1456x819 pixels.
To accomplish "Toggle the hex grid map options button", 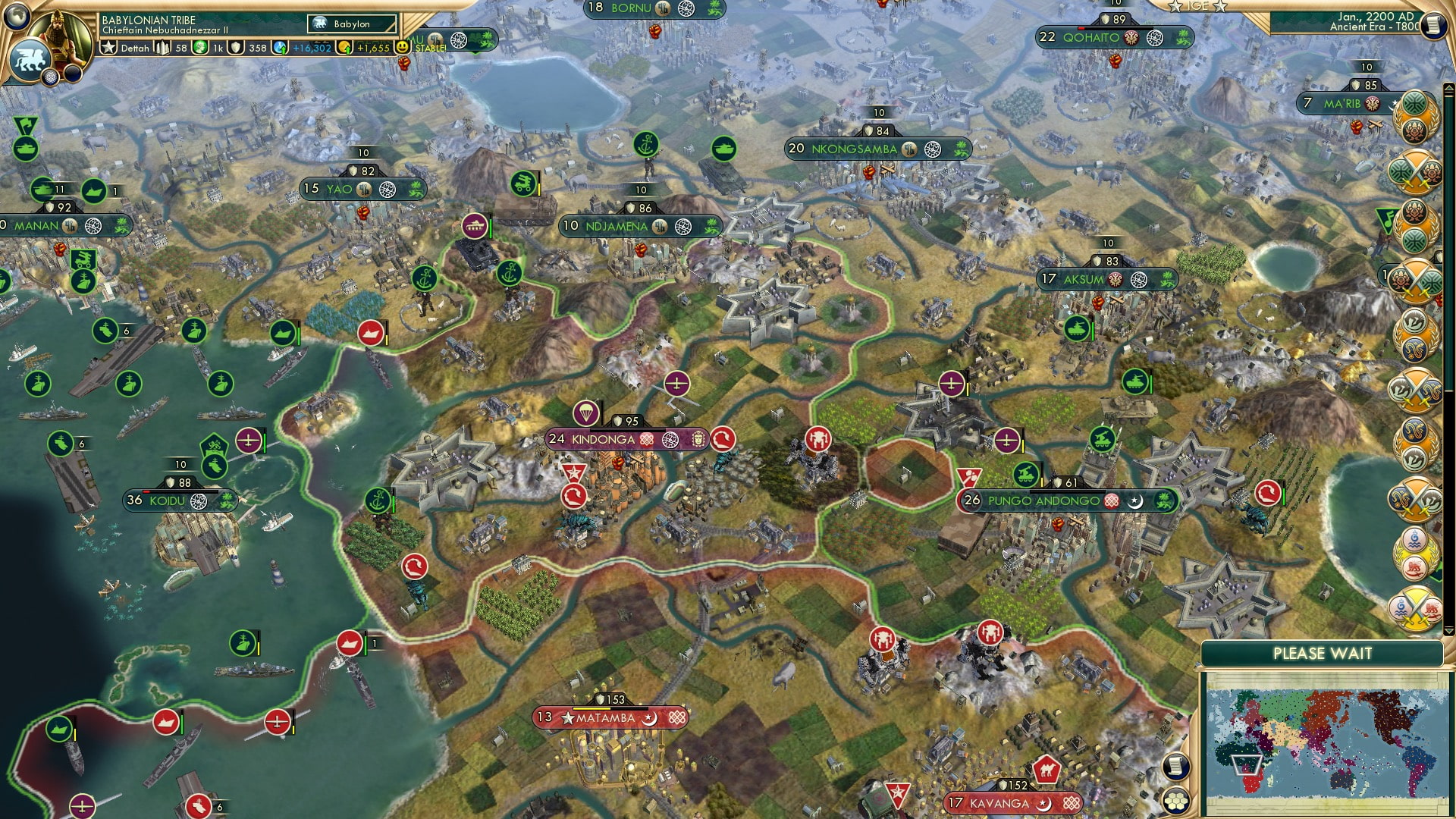I will pyautogui.click(x=1175, y=800).
